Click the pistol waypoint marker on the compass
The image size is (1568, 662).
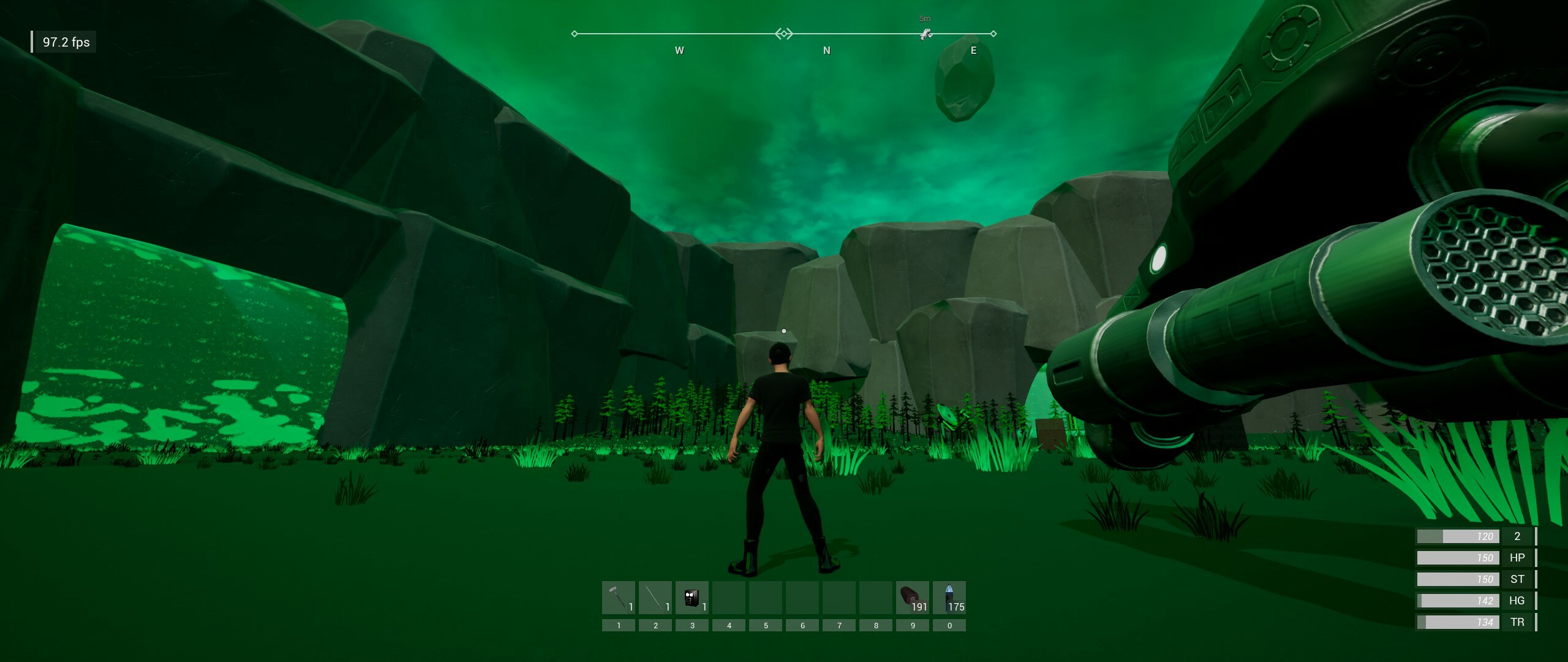[927, 35]
